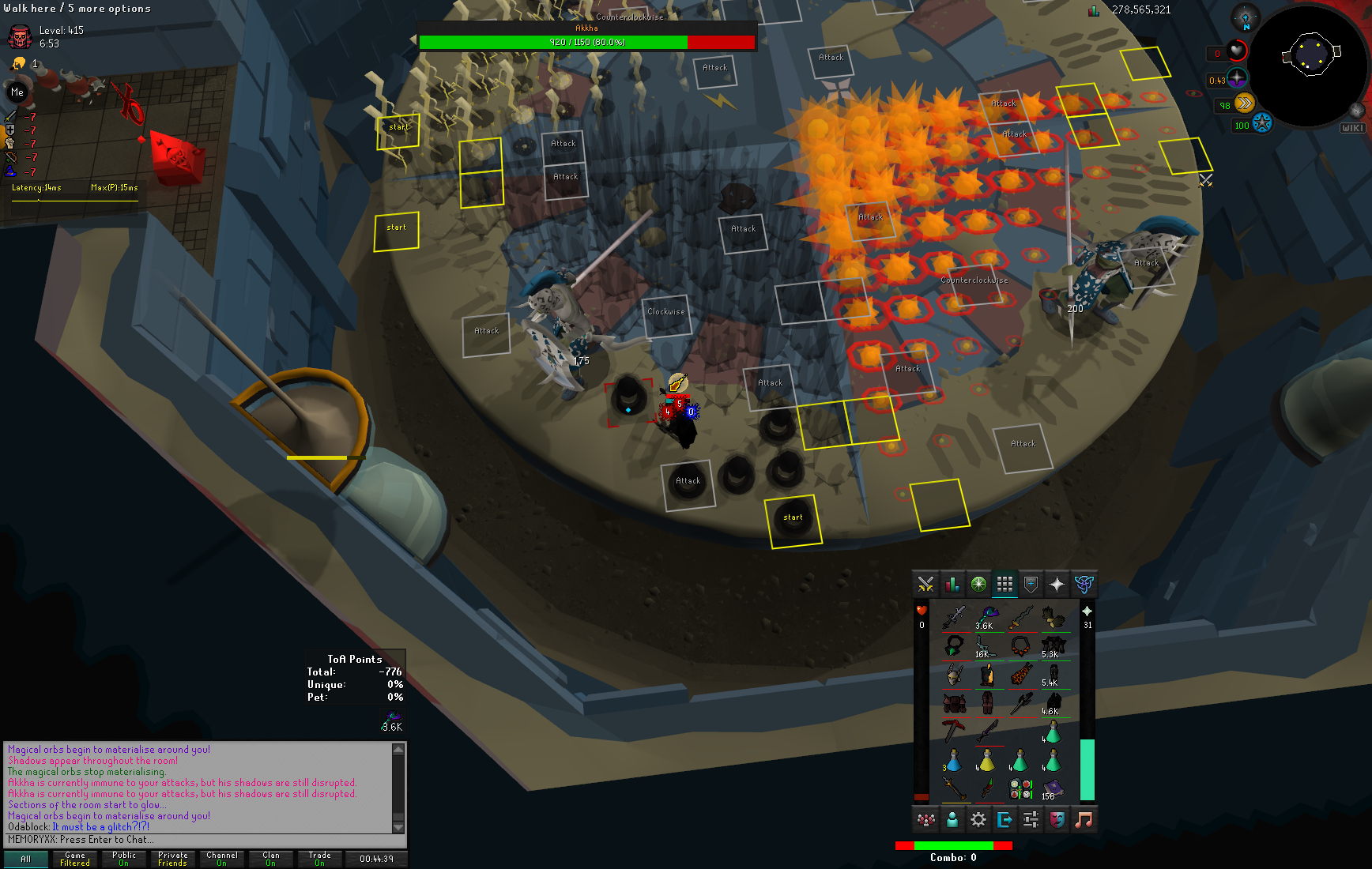Select the yellow potion in inventory

(x=987, y=761)
